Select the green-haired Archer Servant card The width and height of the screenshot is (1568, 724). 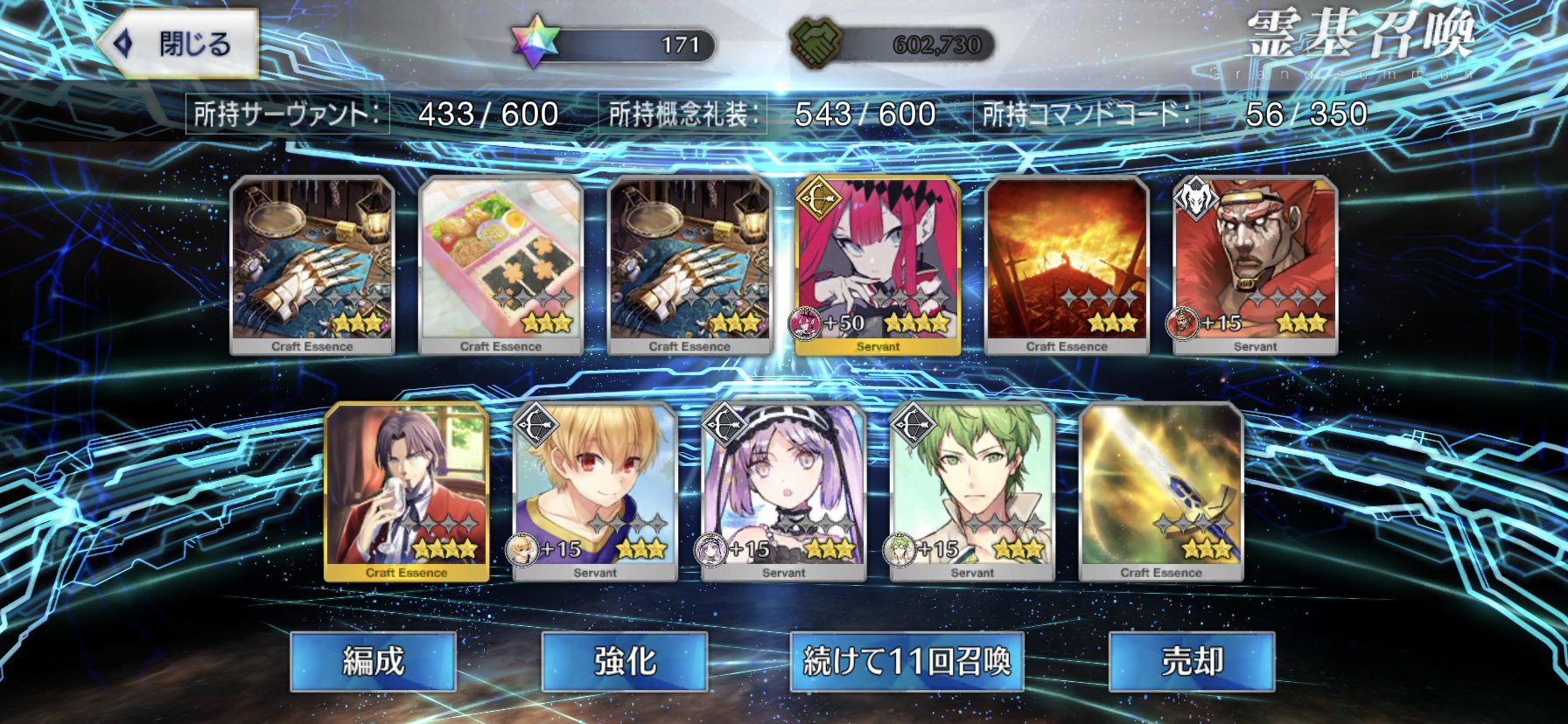pyautogui.click(x=972, y=491)
